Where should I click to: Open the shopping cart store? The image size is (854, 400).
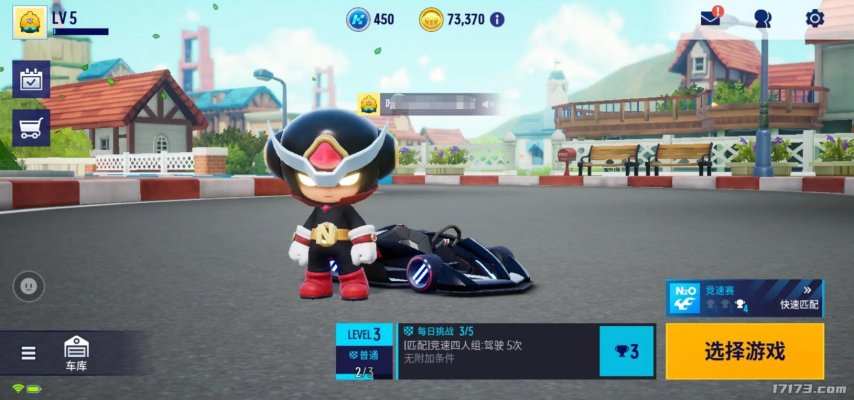click(x=31, y=127)
